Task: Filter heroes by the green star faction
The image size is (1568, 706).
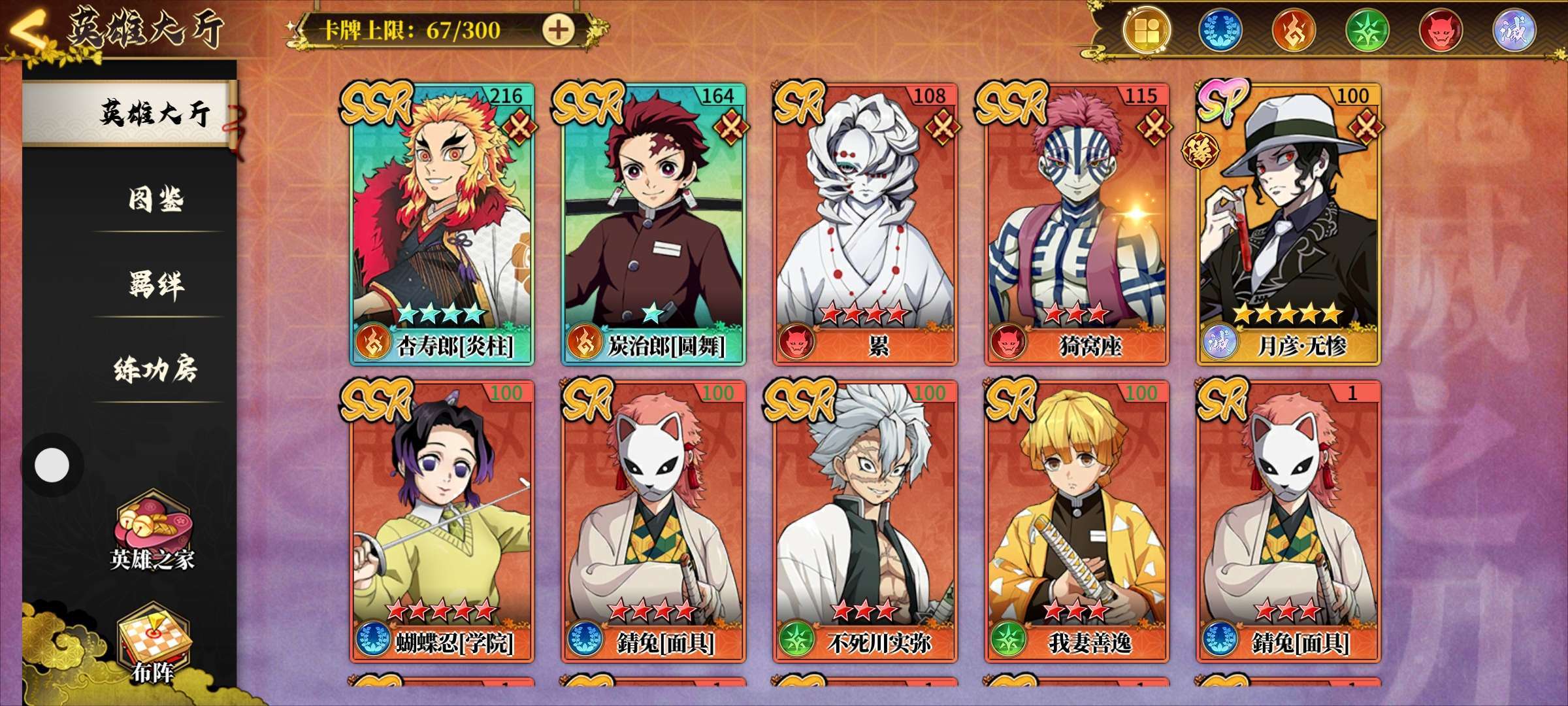Action: pos(1367,31)
